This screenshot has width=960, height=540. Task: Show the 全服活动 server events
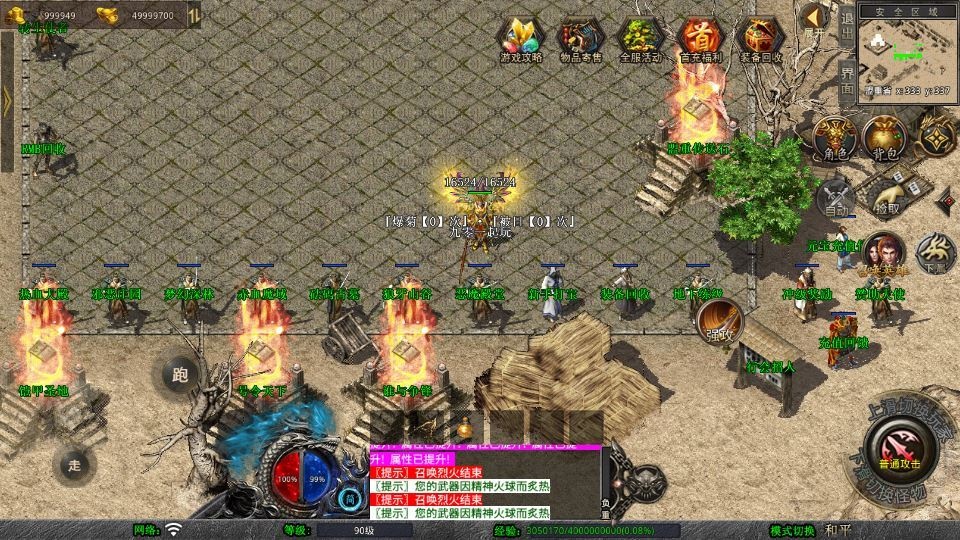pos(641,39)
